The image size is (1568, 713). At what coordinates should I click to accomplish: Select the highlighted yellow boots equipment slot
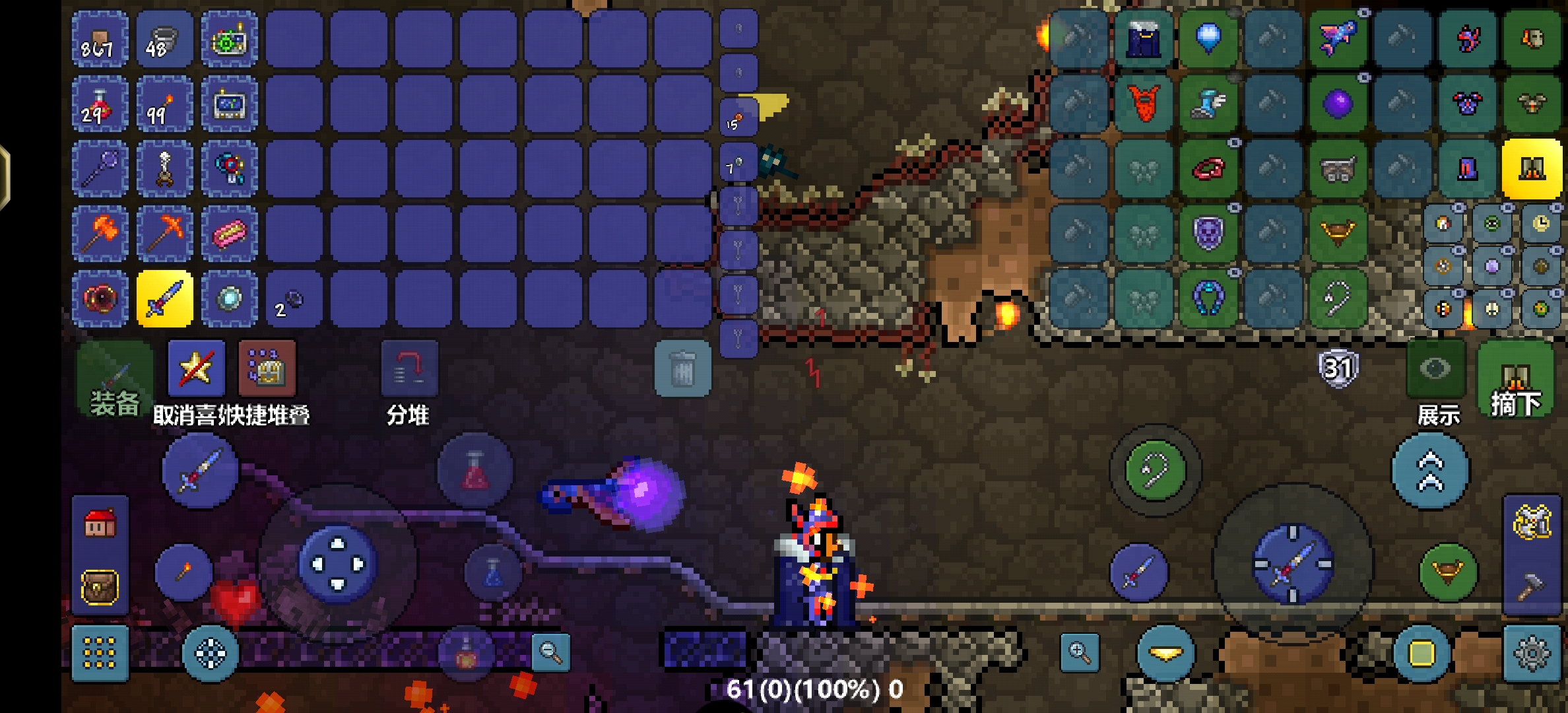pyautogui.click(x=1531, y=169)
